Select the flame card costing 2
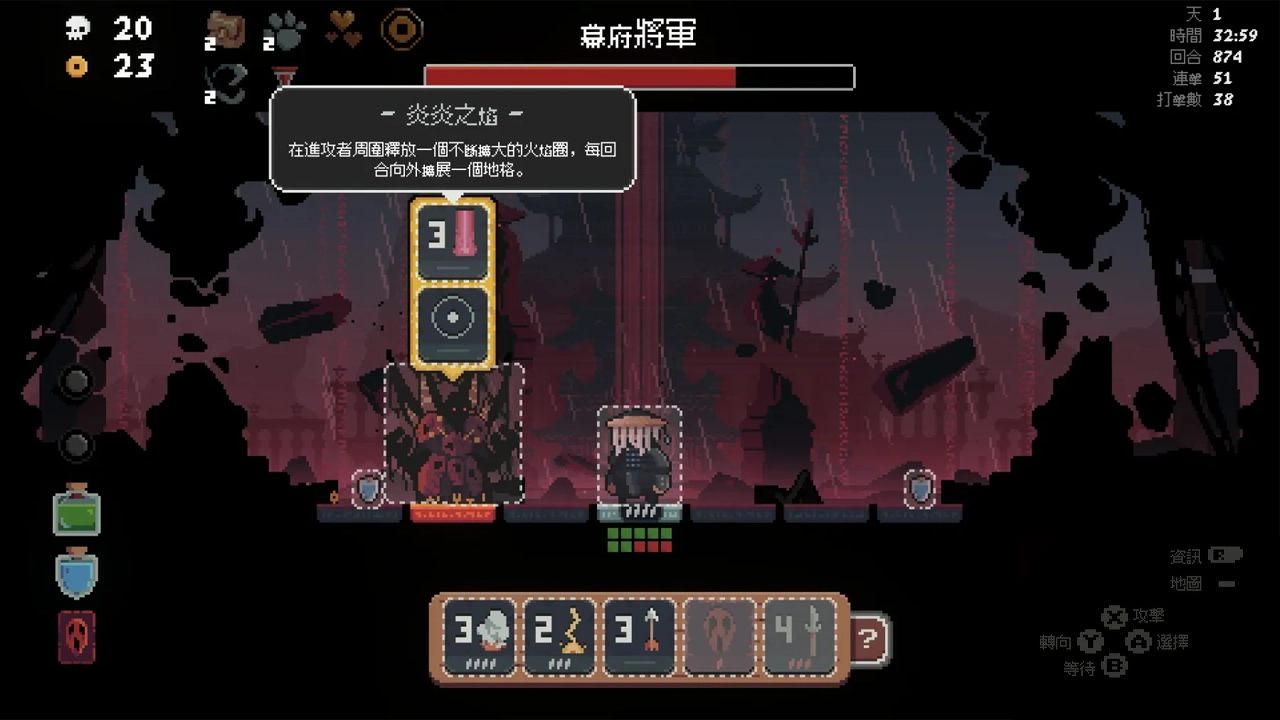 [x=558, y=636]
